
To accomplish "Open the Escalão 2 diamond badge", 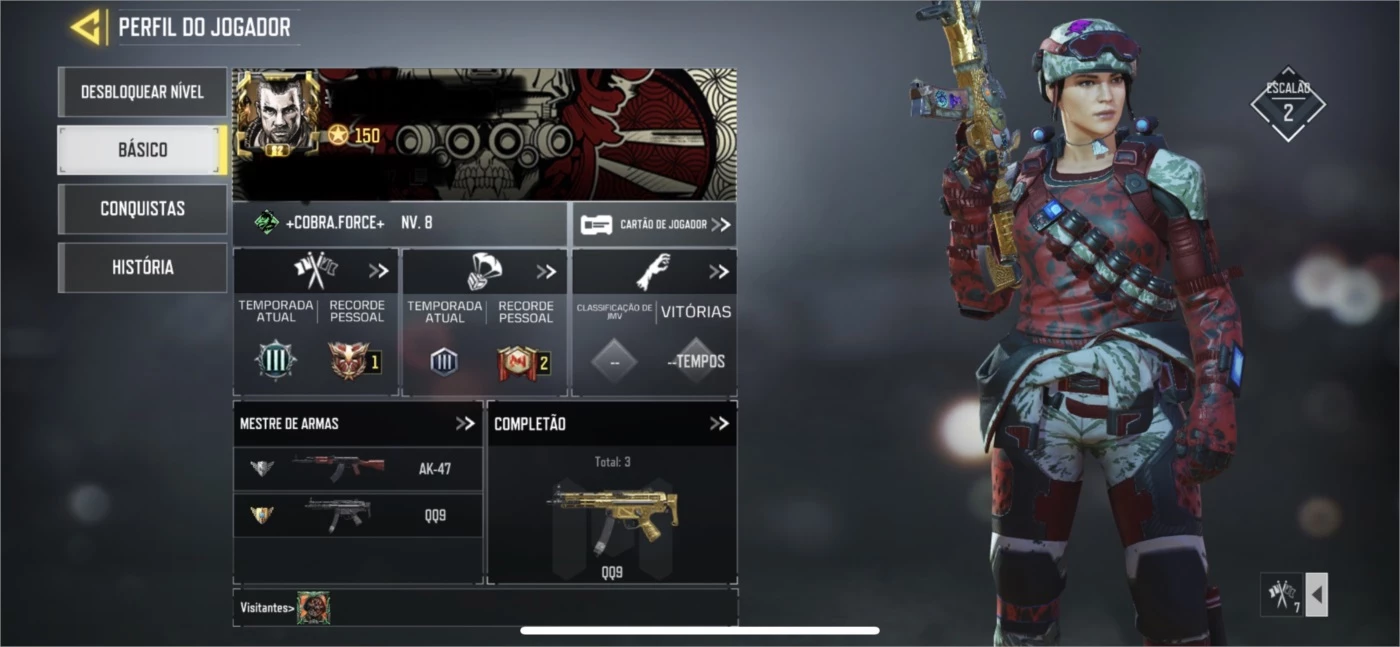I will click(1287, 104).
